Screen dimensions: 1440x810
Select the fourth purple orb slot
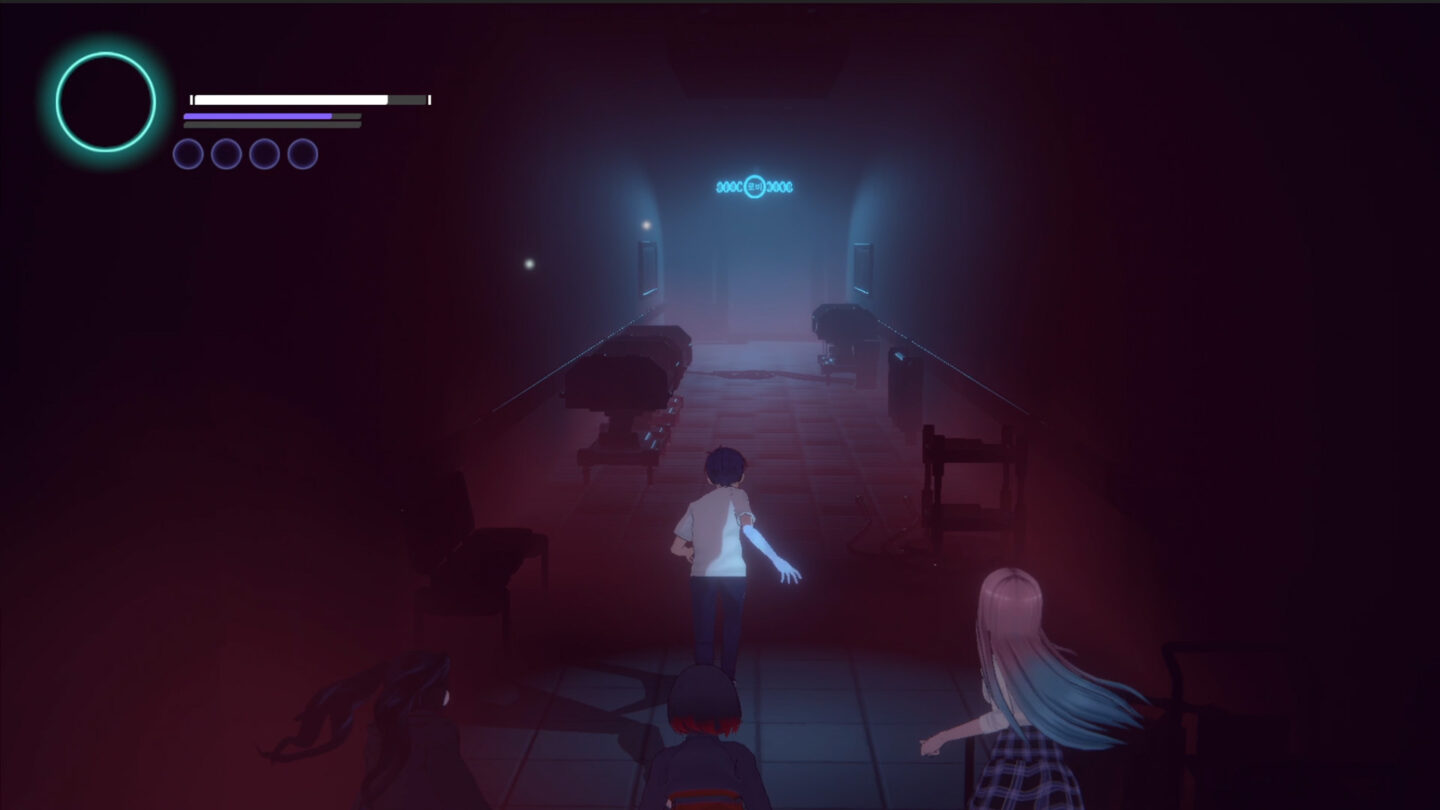(x=302, y=155)
